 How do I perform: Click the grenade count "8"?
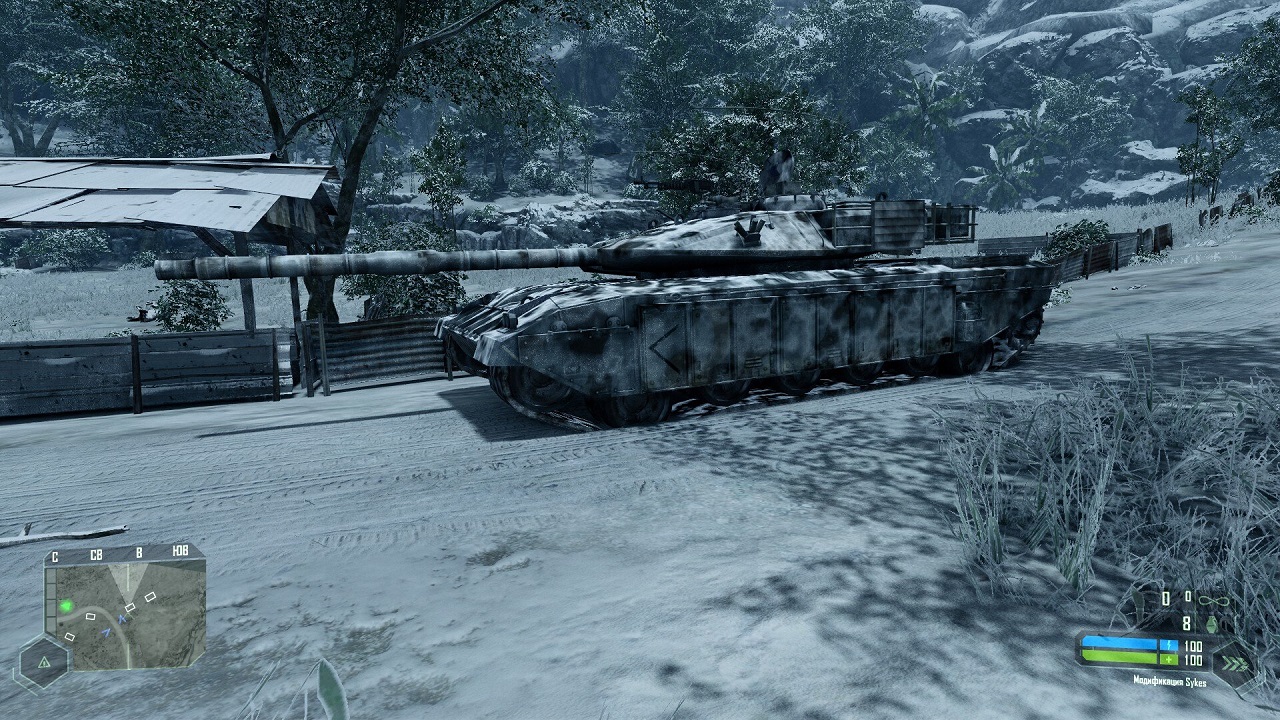coord(1187,623)
